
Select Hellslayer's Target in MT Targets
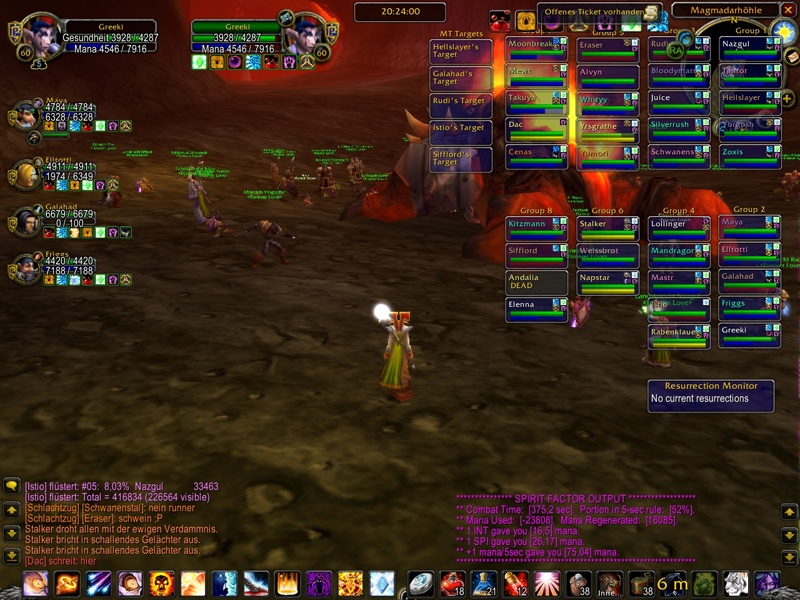coord(461,51)
